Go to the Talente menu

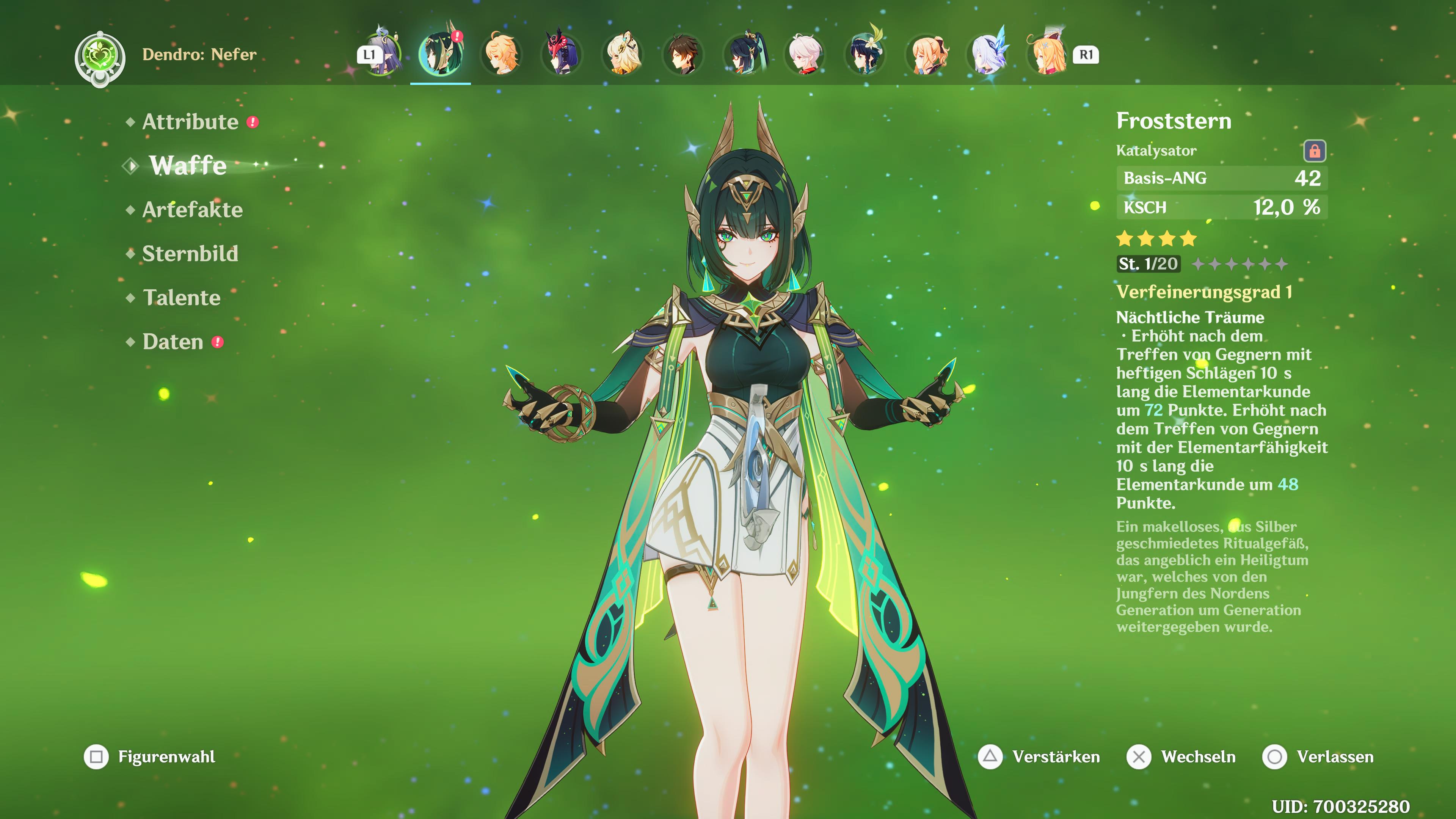(182, 298)
